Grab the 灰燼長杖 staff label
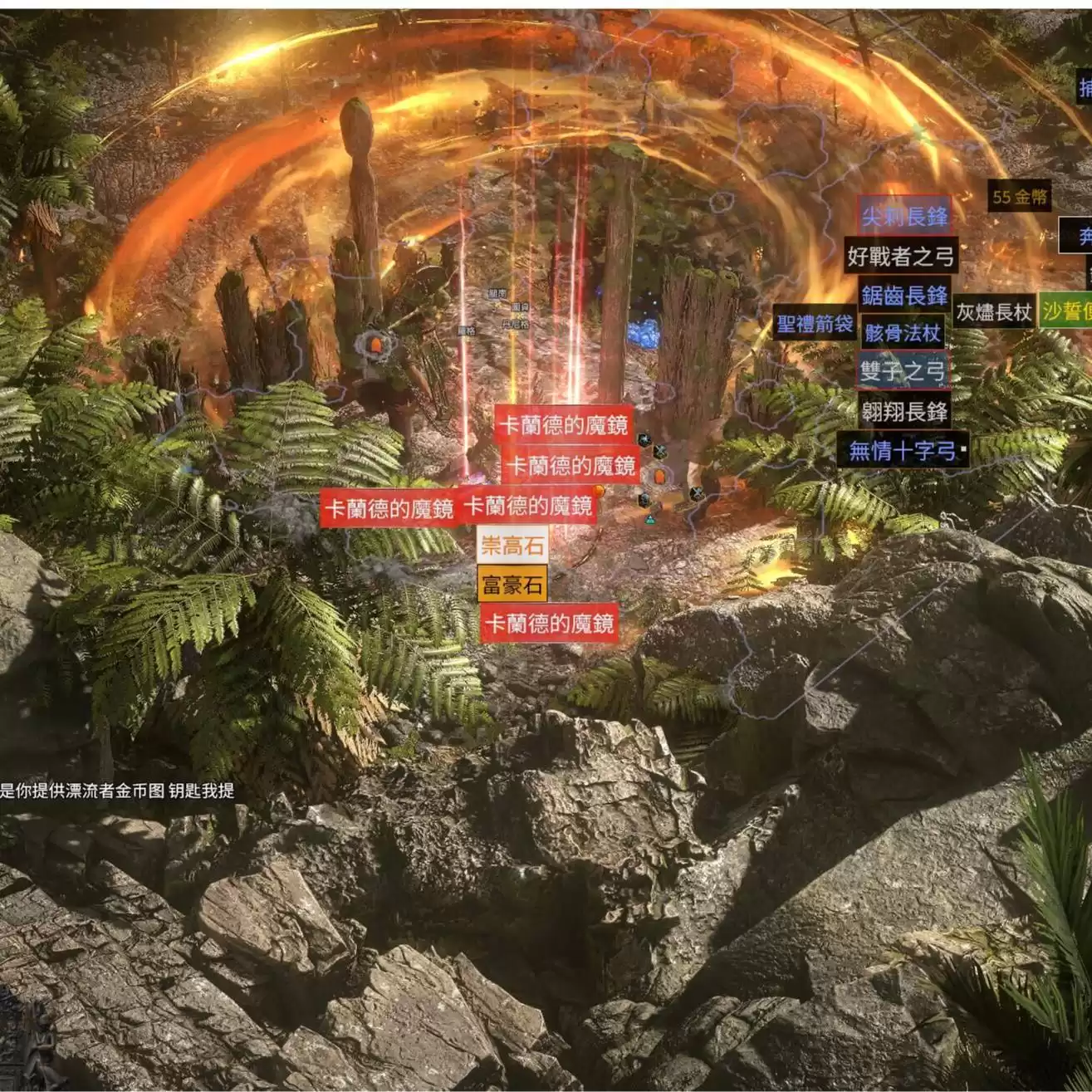 [993, 312]
